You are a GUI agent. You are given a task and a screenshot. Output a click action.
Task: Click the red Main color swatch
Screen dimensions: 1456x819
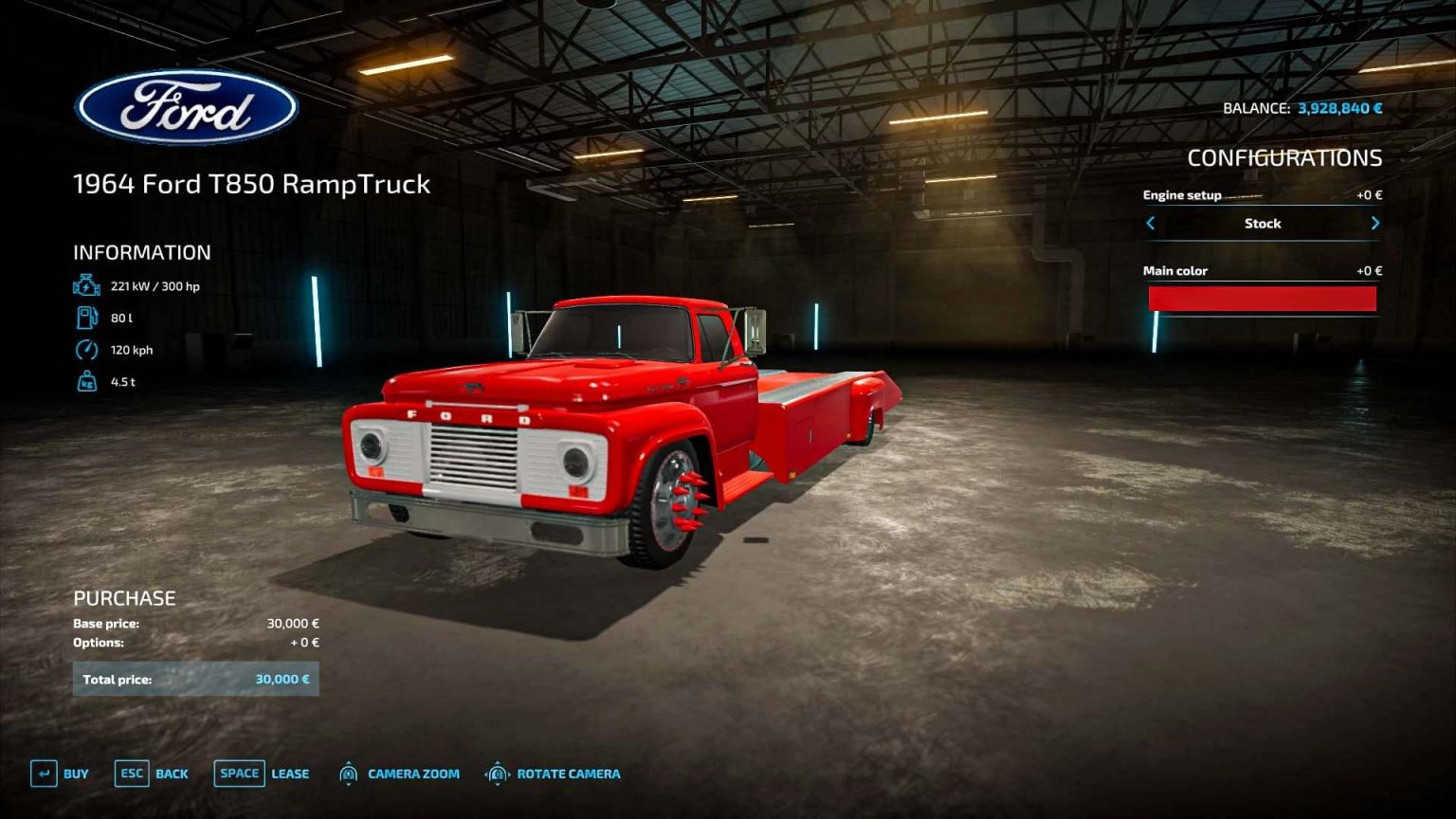tap(1262, 297)
